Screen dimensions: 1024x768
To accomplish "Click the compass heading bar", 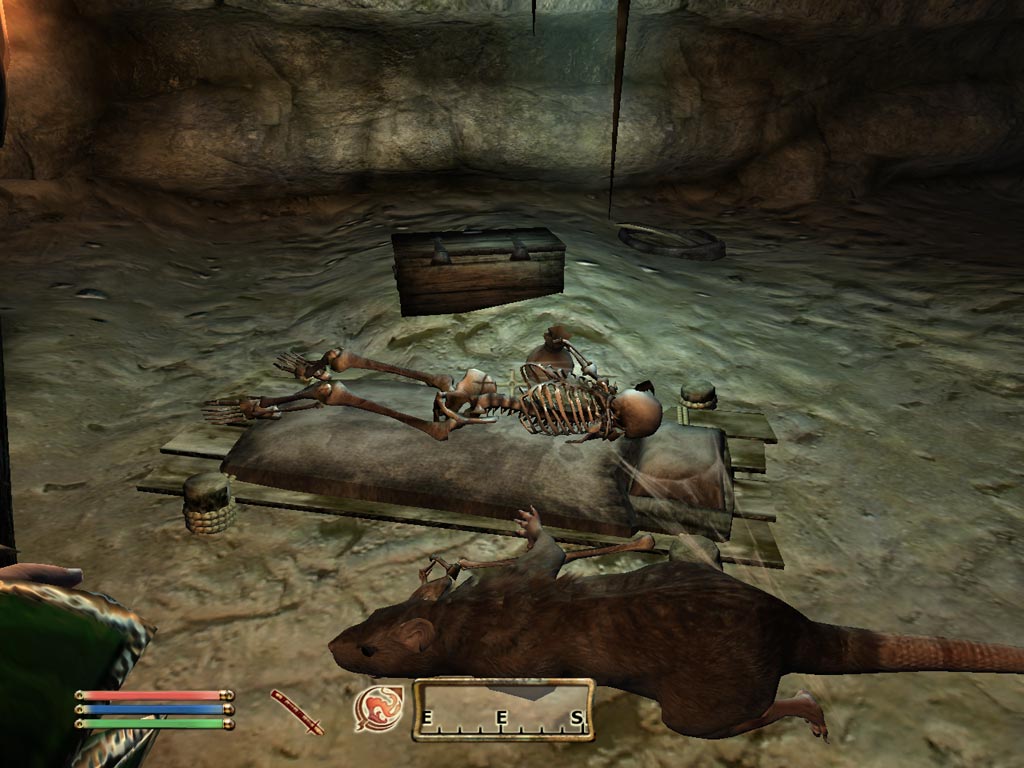I will (503, 710).
